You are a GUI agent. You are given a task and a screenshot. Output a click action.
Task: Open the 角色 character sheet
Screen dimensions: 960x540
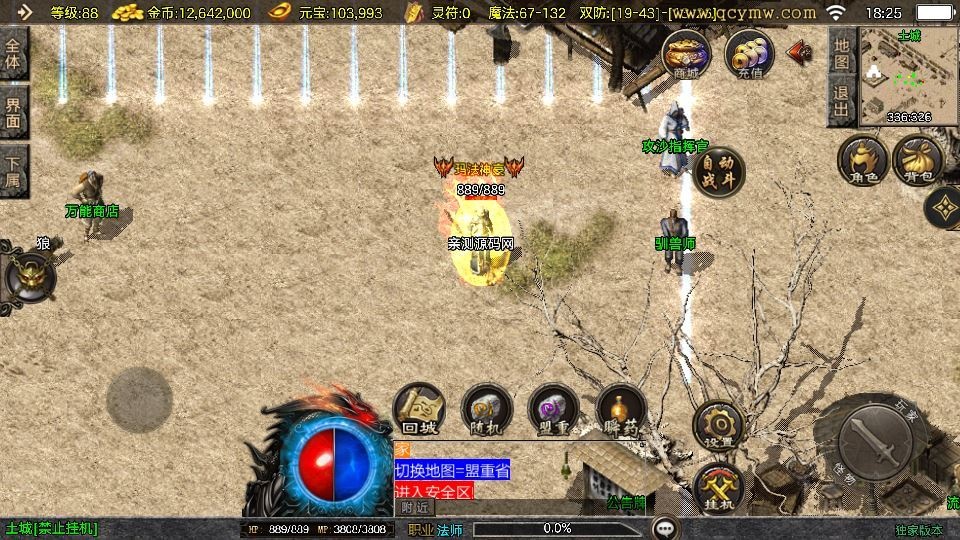coord(863,162)
